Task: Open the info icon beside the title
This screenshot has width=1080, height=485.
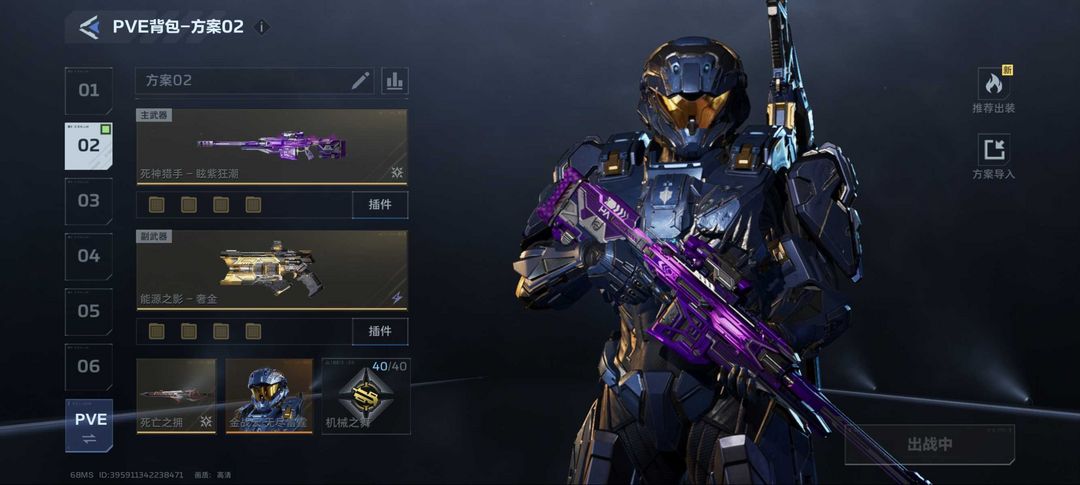Action: click(262, 27)
